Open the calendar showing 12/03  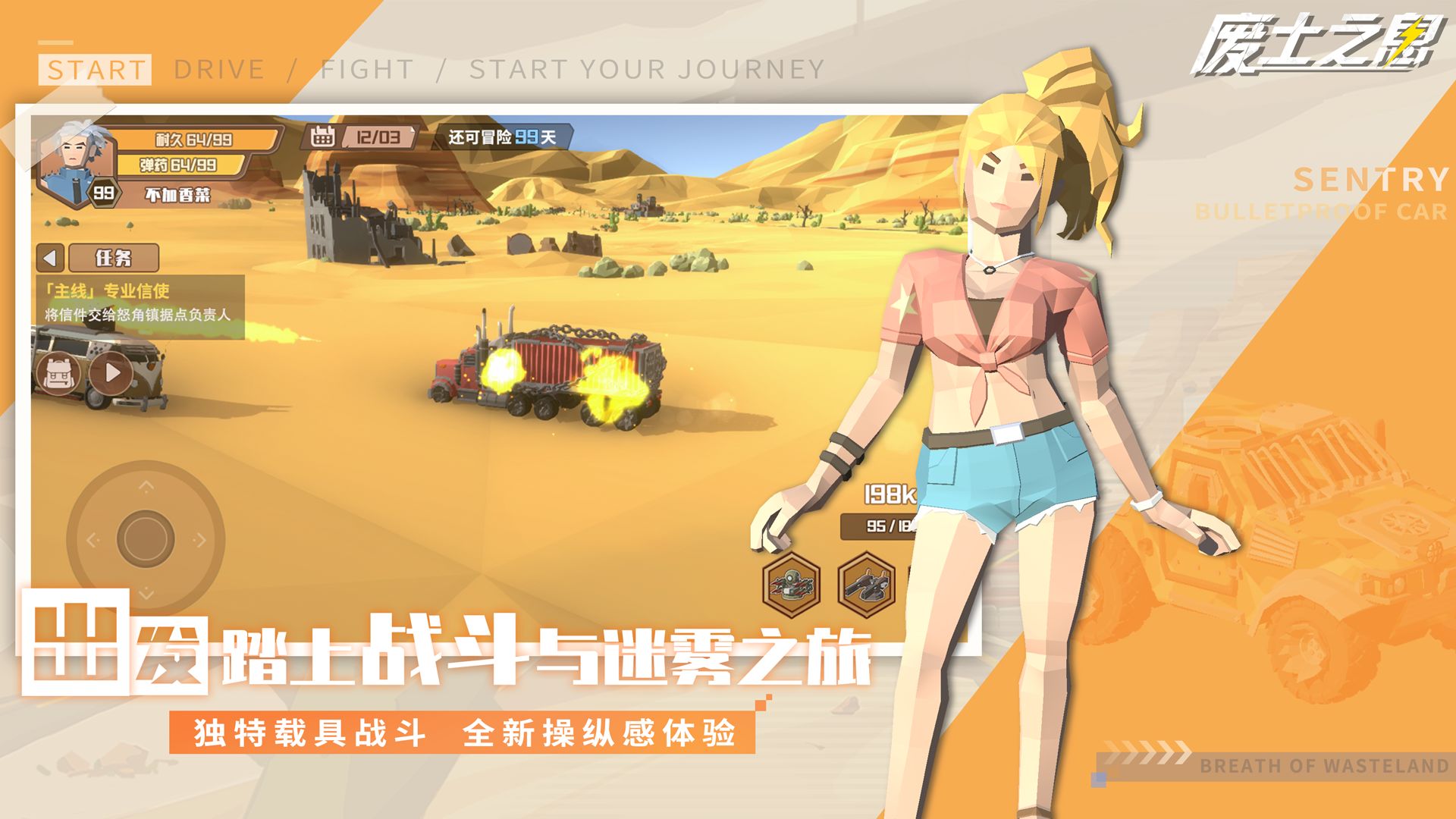(356, 136)
